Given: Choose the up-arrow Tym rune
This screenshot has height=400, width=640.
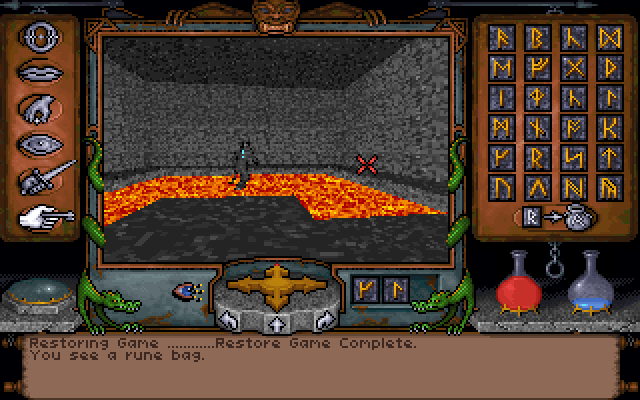Looking at the screenshot, I should tap(609, 156).
